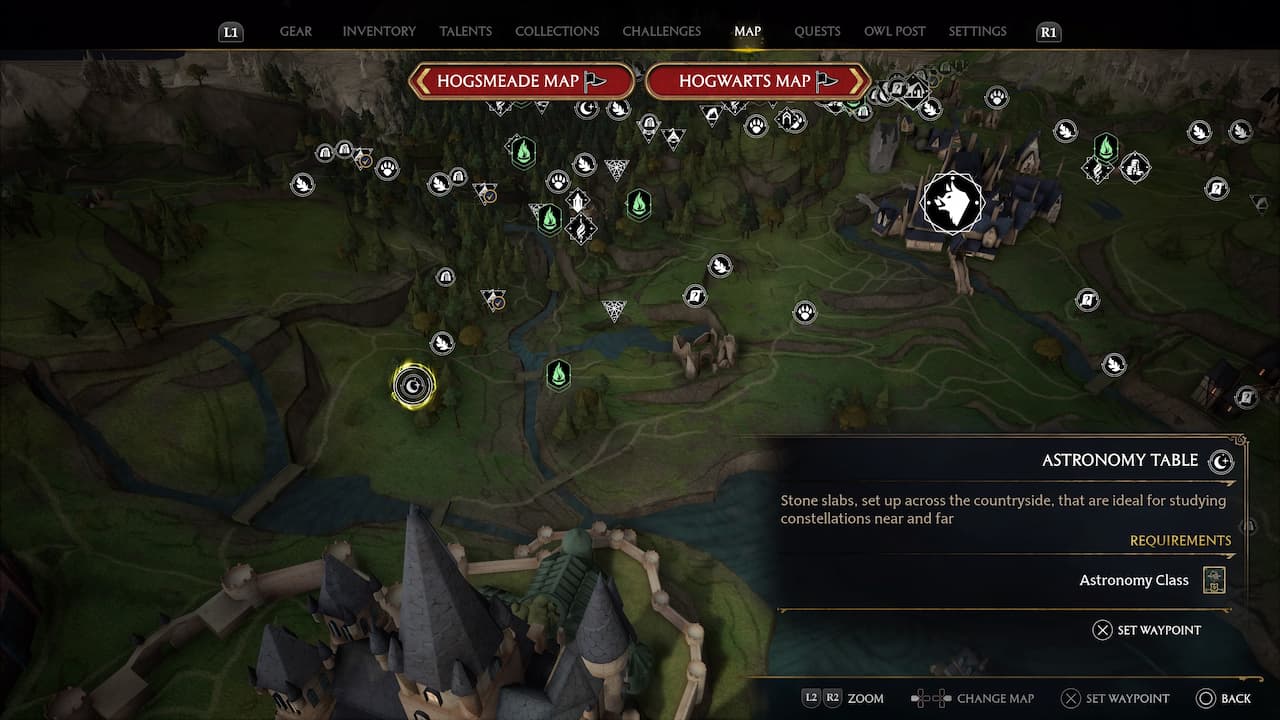
Task: Open the Quests tab
Action: click(817, 31)
